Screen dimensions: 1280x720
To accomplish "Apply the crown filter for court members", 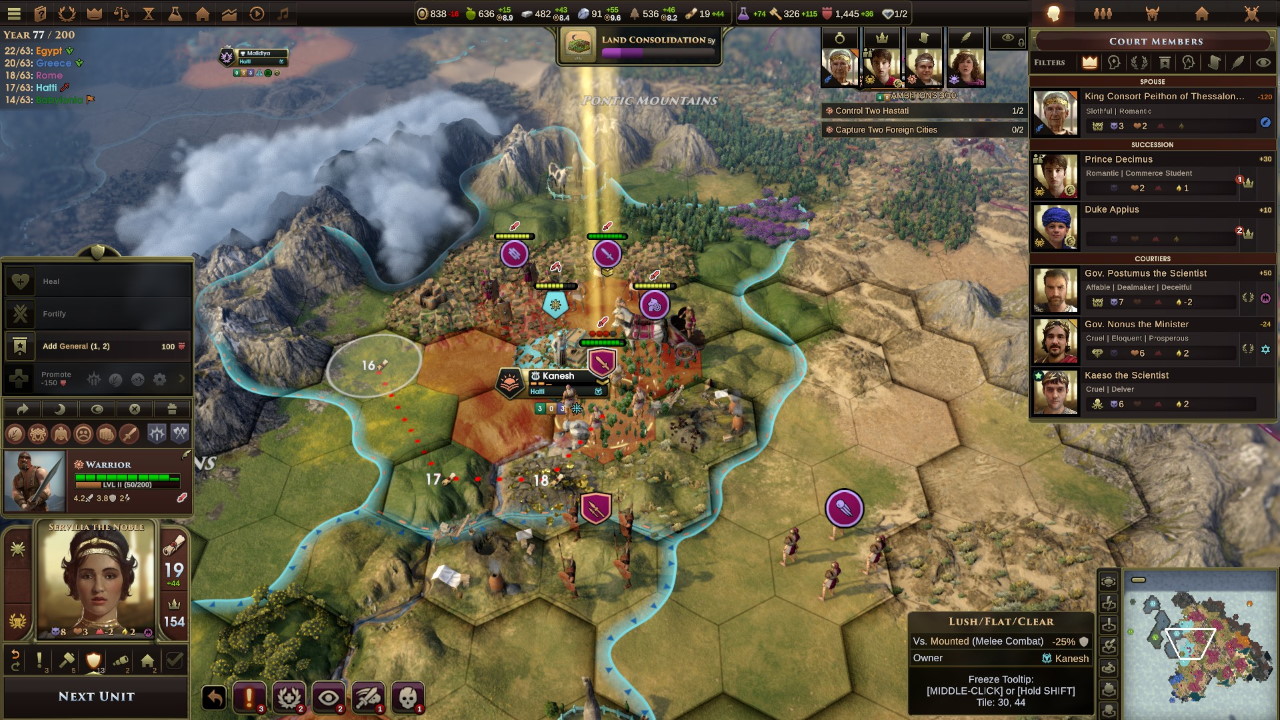I will [x=1090, y=62].
